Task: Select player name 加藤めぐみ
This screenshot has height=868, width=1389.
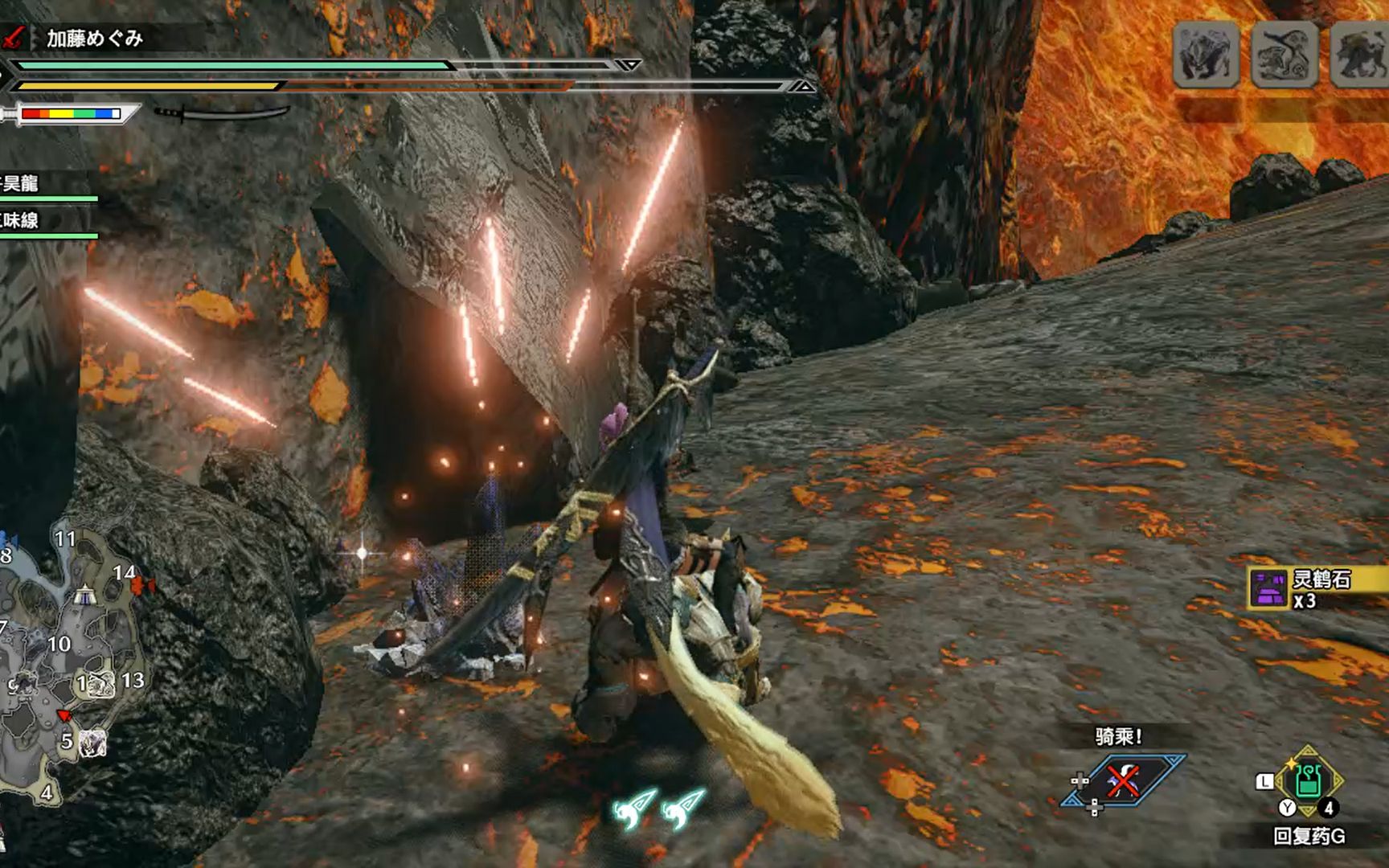Action: [x=95, y=38]
